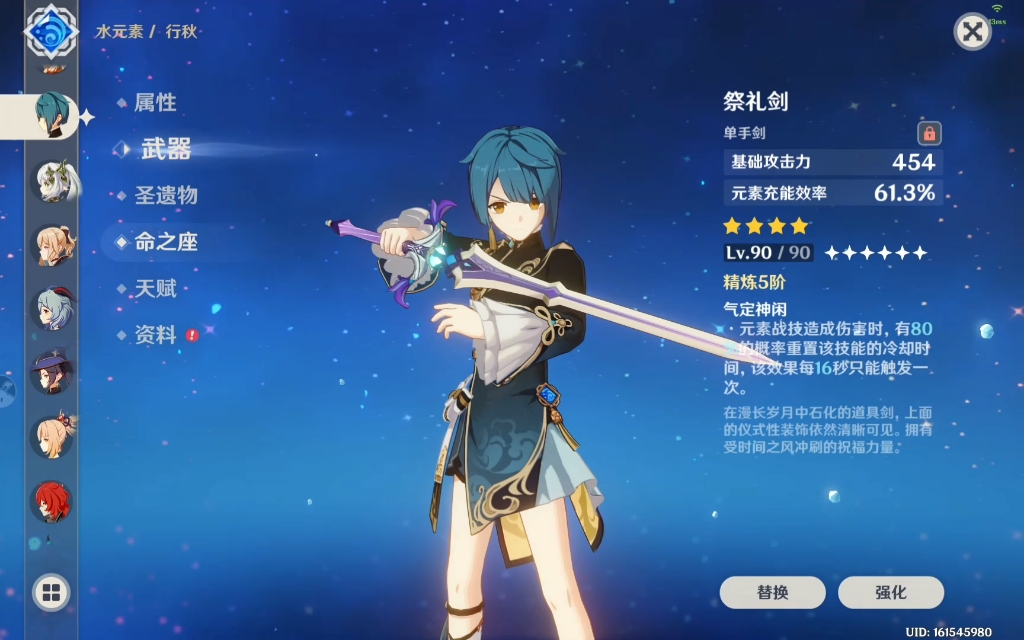Open the 资料 profile tab
Image resolution: width=1024 pixels, height=640 pixels.
click(x=155, y=335)
